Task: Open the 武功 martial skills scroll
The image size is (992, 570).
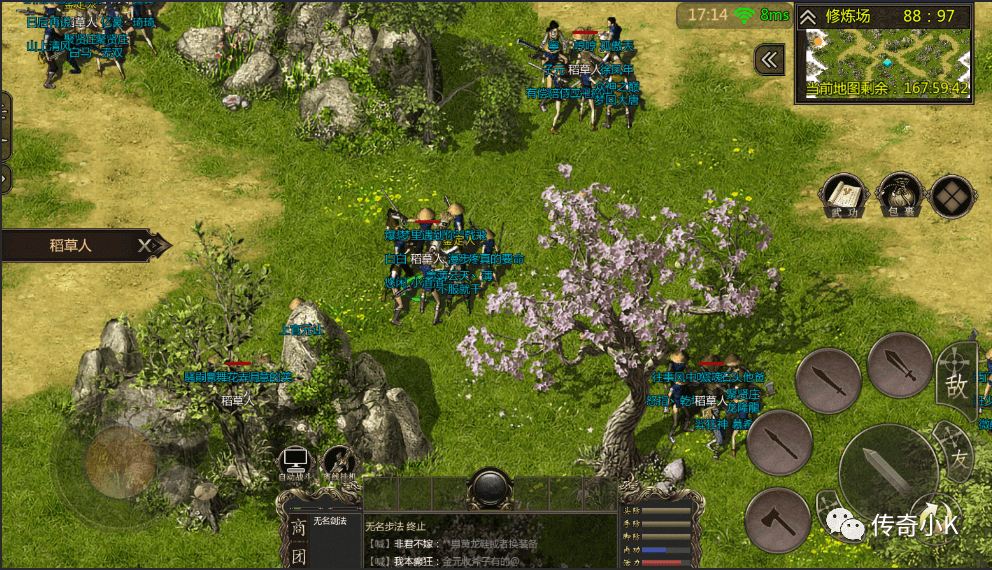Action: click(x=845, y=196)
